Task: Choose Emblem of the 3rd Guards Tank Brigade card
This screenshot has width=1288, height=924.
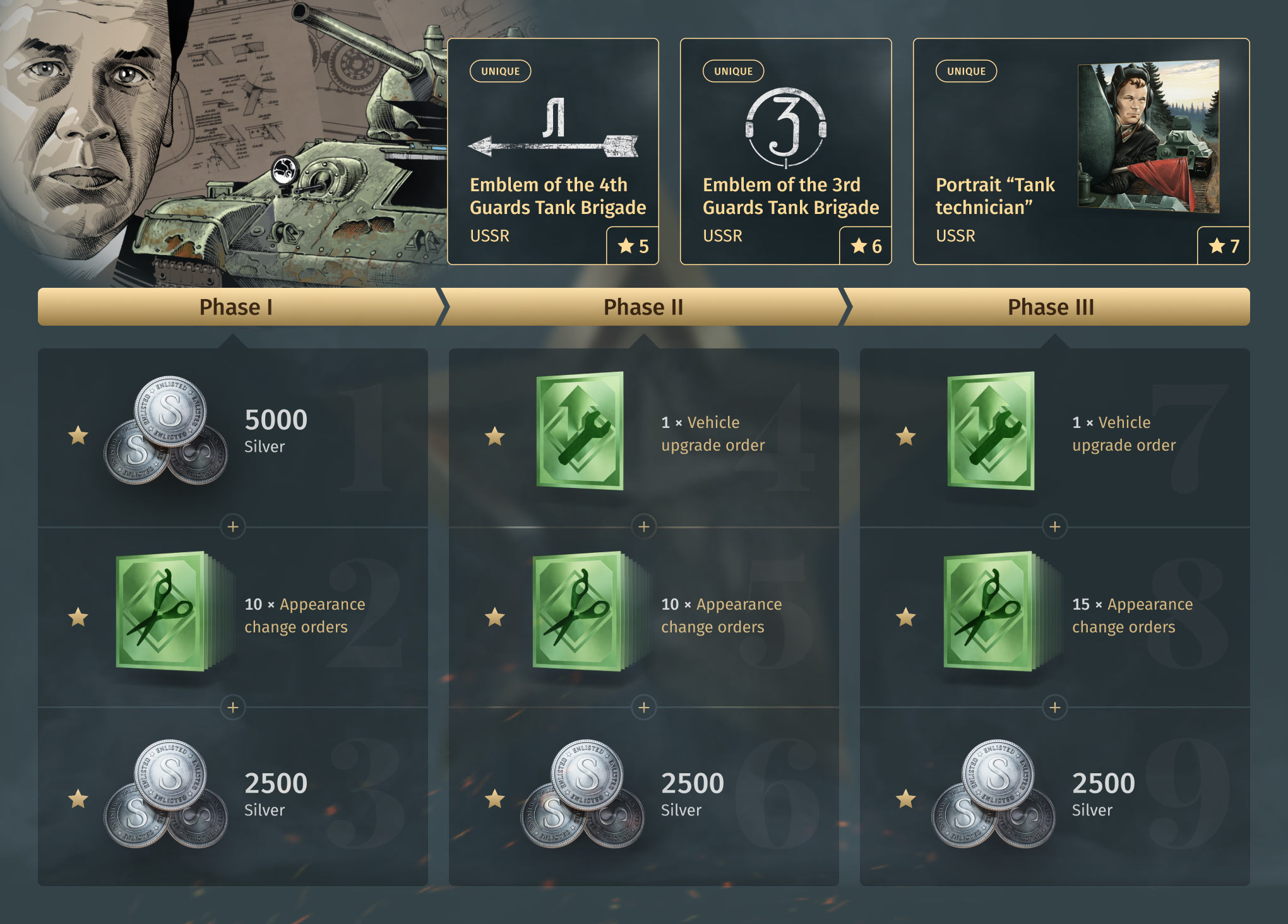Action: pyautogui.click(x=785, y=151)
